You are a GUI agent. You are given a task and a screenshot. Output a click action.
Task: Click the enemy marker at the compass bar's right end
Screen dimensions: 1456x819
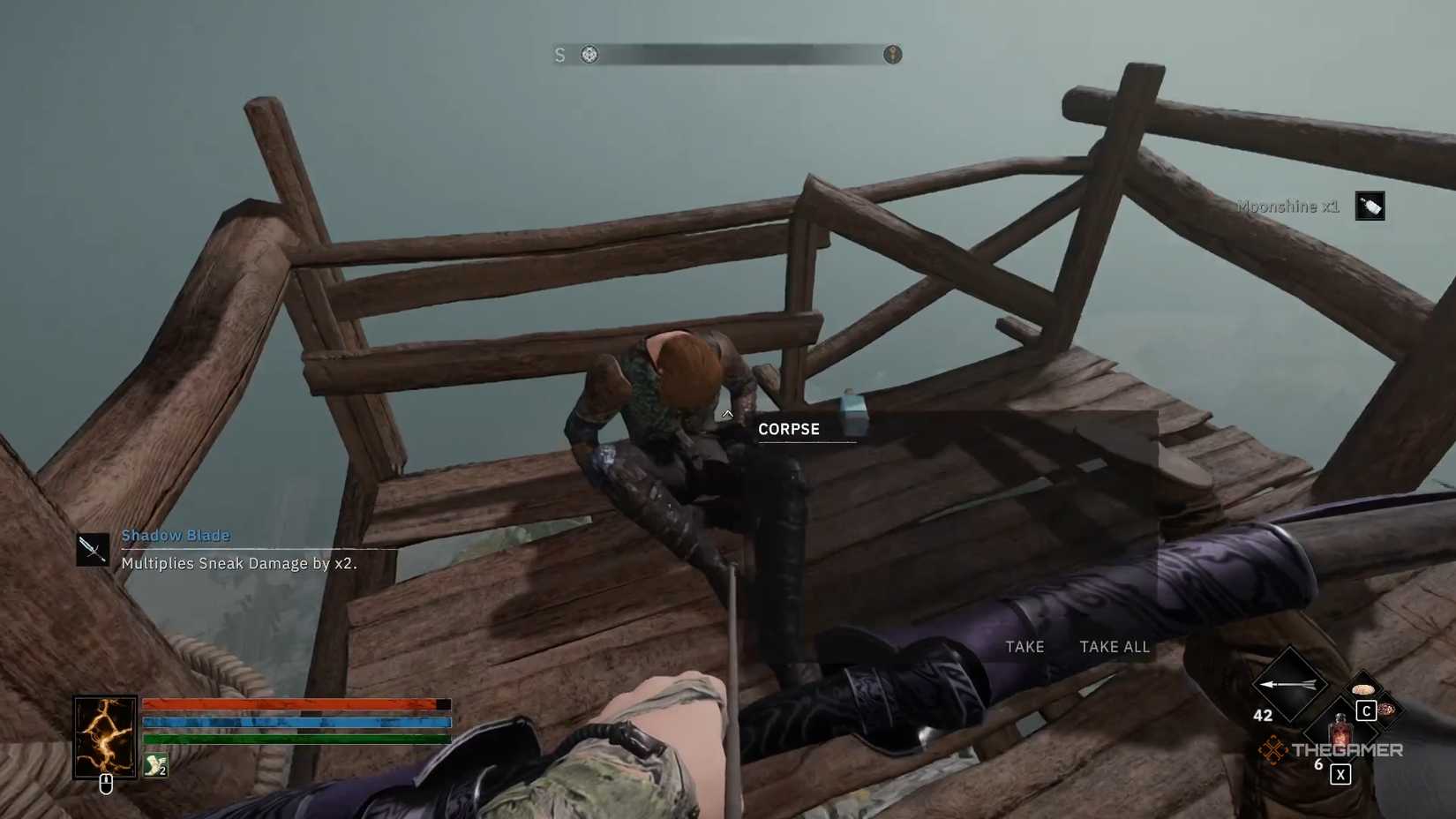[x=892, y=54]
